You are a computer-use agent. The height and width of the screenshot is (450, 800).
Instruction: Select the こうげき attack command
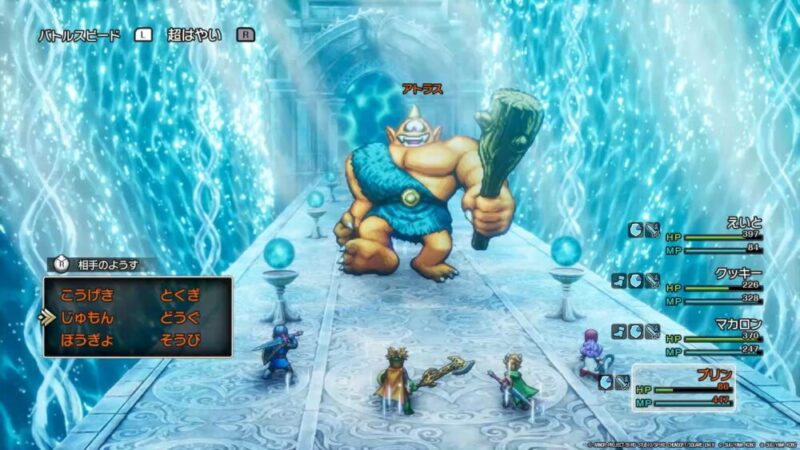tap(88, 295)
